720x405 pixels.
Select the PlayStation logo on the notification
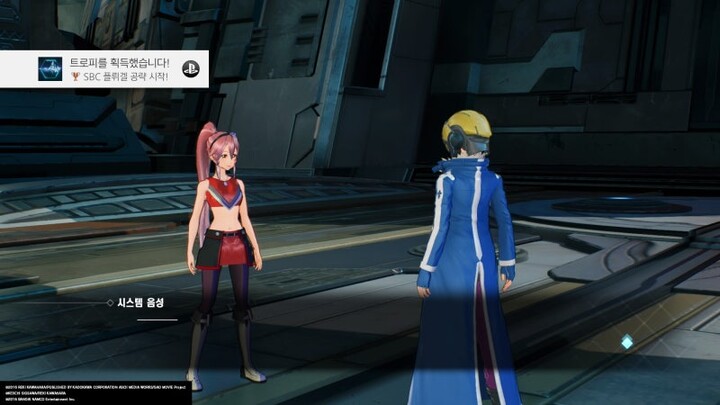[190, 69]
